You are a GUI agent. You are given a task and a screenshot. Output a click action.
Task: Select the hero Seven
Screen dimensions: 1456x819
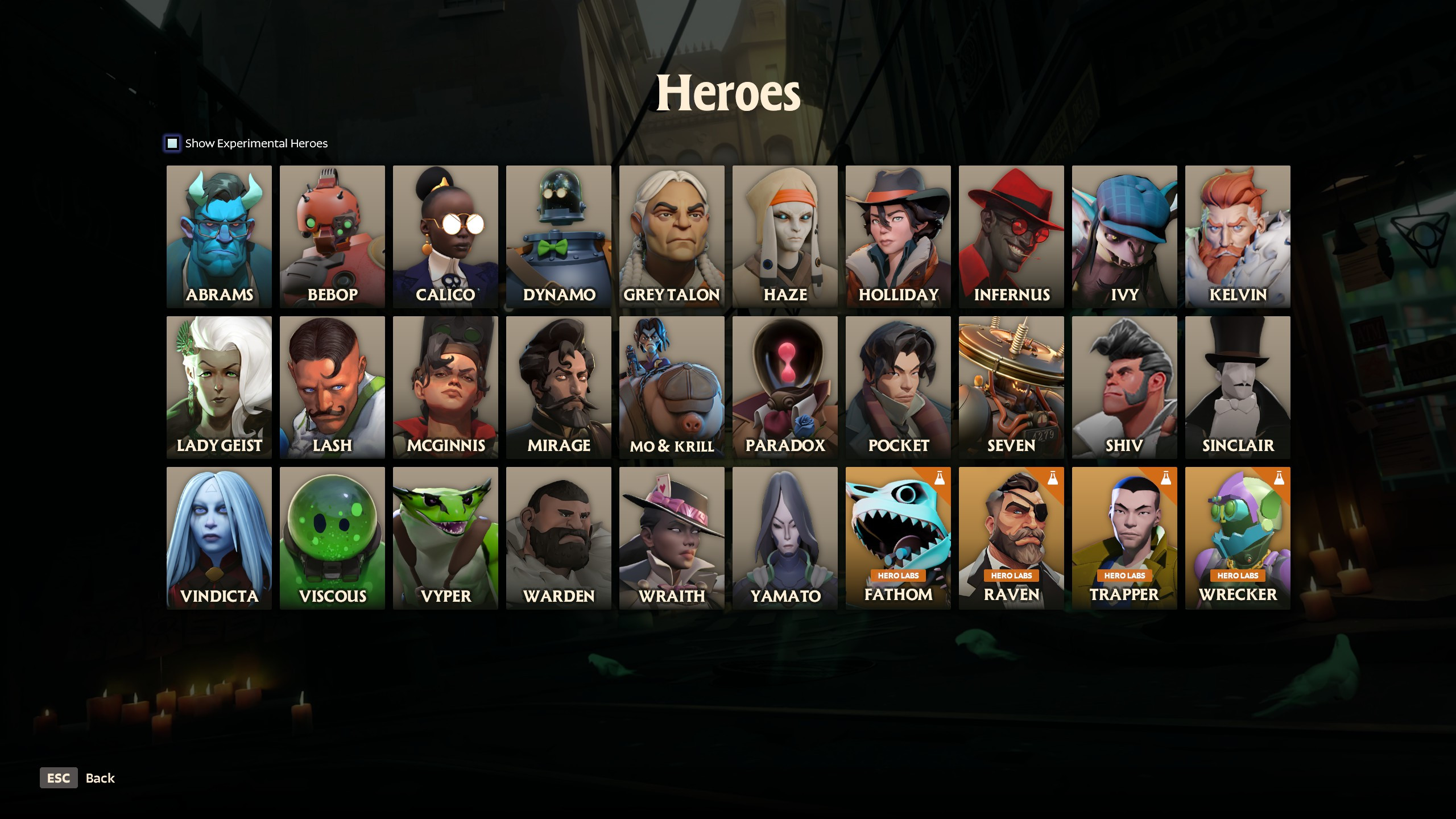tap(1011, 387)
